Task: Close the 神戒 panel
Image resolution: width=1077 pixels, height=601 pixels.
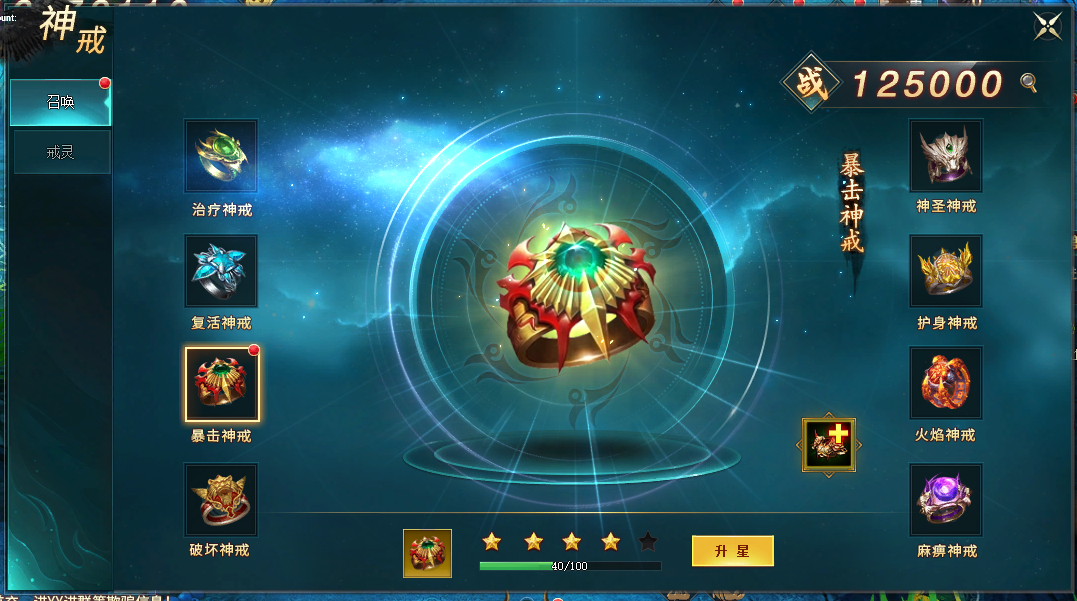Action: pos(1047,26)
